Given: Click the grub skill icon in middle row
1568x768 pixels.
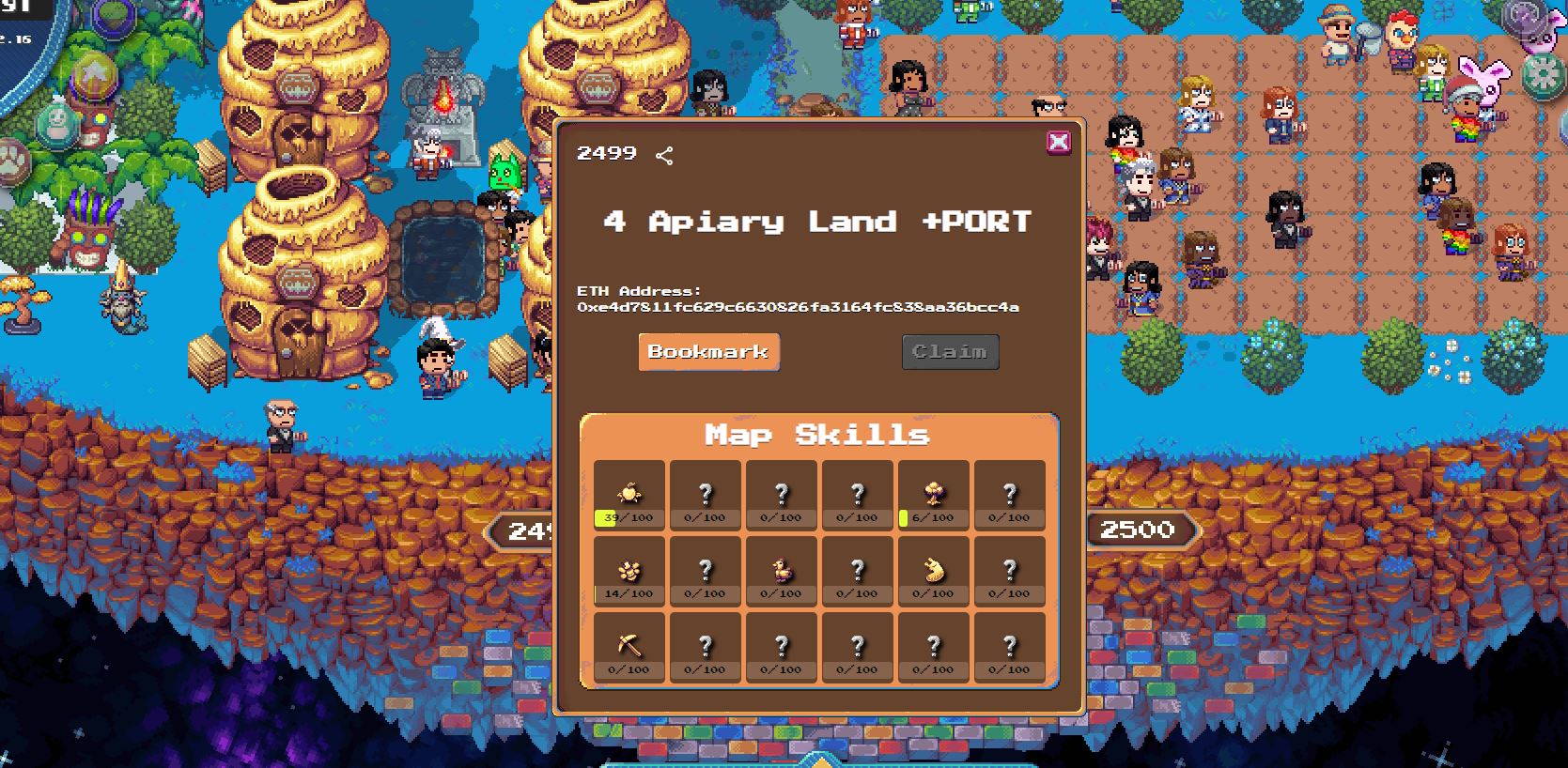Looking at the screenshot, I should [x=933, y=571].
